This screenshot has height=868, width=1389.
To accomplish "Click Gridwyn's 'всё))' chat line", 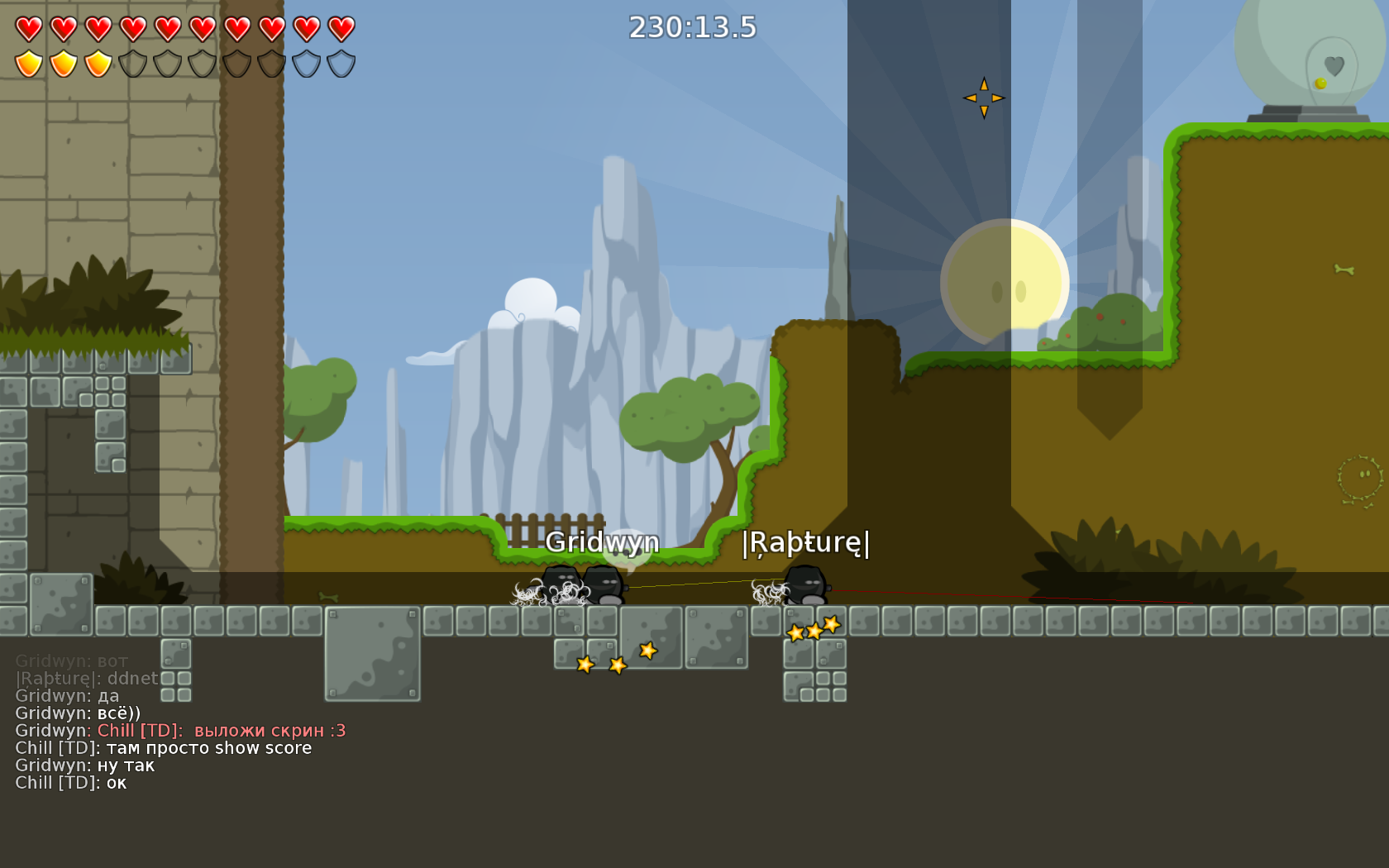I will pos(79,712).
